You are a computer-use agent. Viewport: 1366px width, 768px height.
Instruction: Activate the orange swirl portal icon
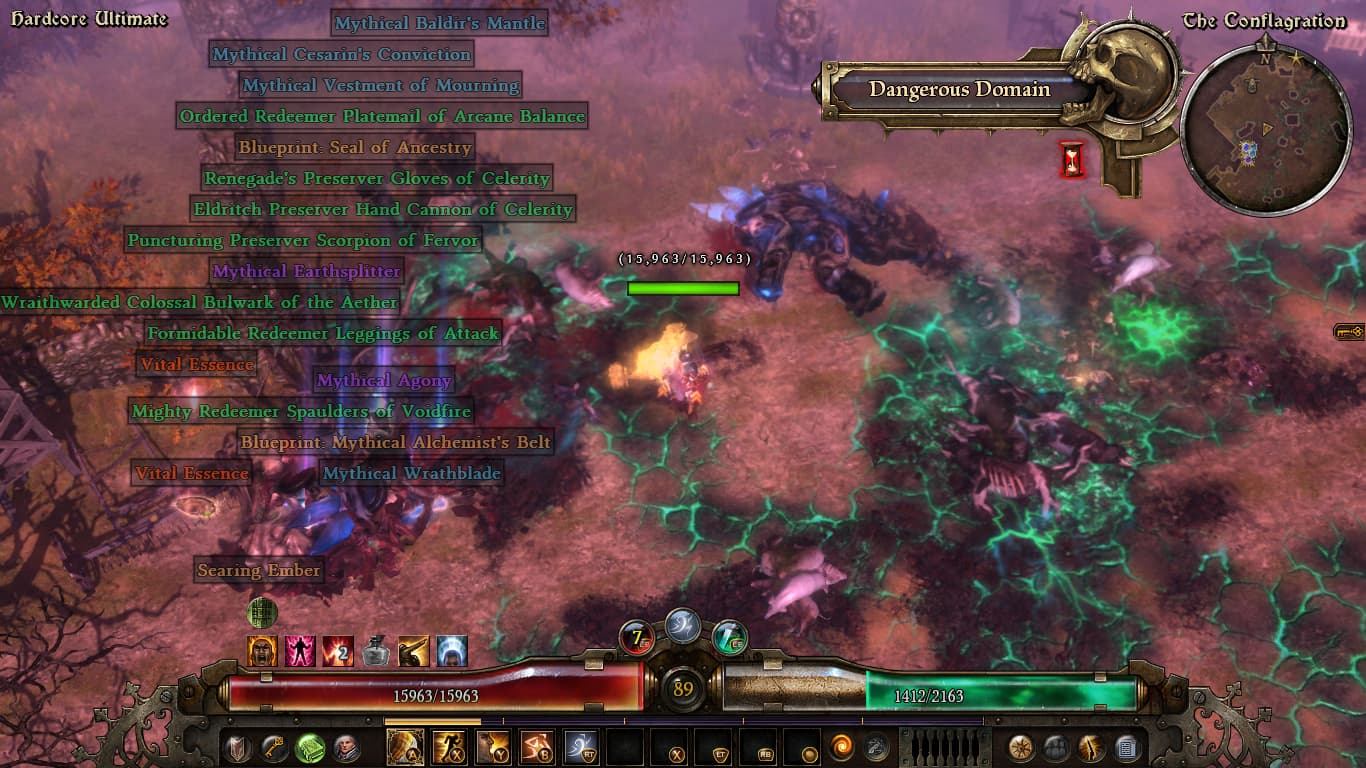841,748
